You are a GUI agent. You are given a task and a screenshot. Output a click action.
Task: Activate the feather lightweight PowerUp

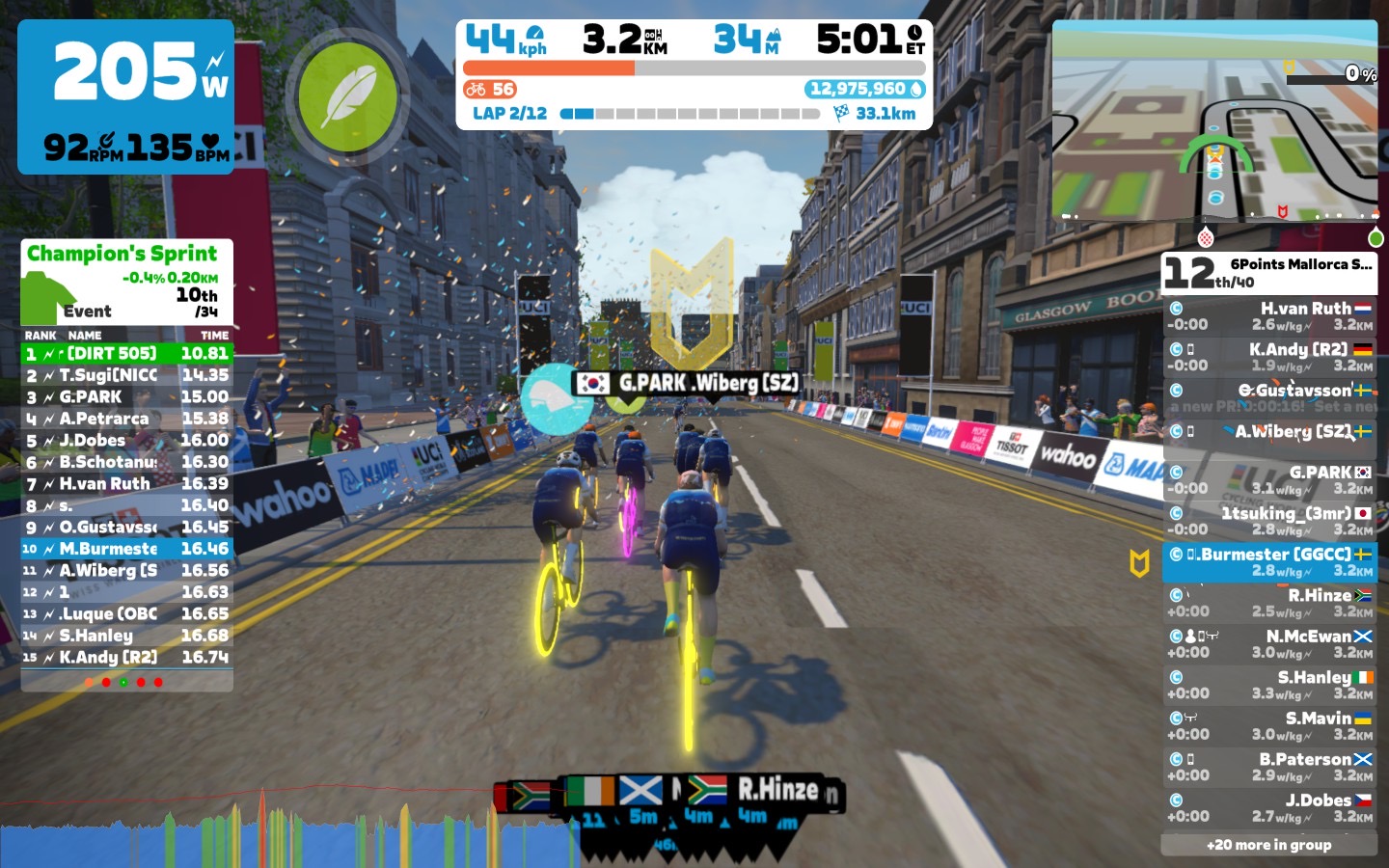pyautogui.click(x=347, y=97)
